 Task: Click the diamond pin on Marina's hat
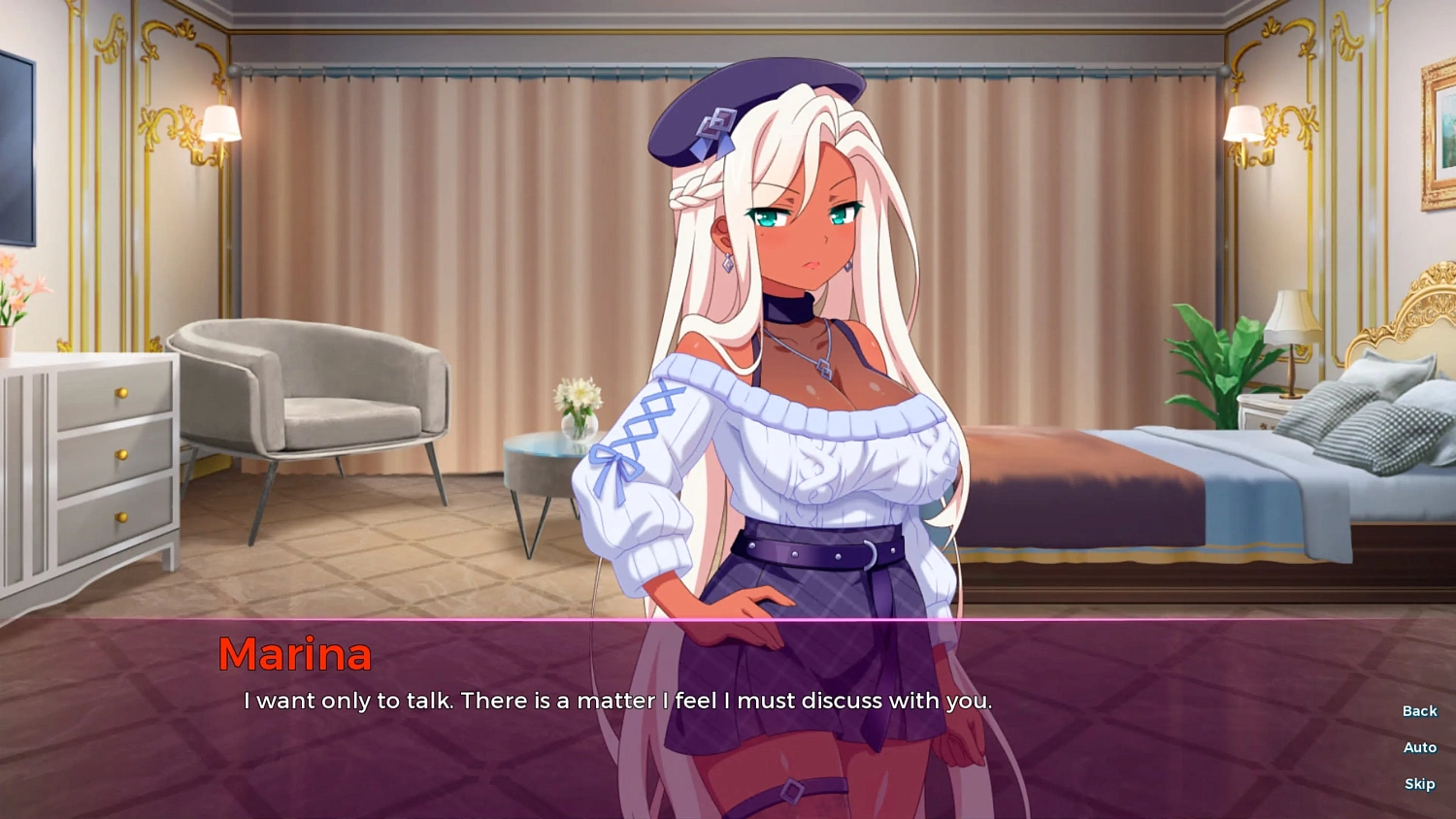coord(715,121)
